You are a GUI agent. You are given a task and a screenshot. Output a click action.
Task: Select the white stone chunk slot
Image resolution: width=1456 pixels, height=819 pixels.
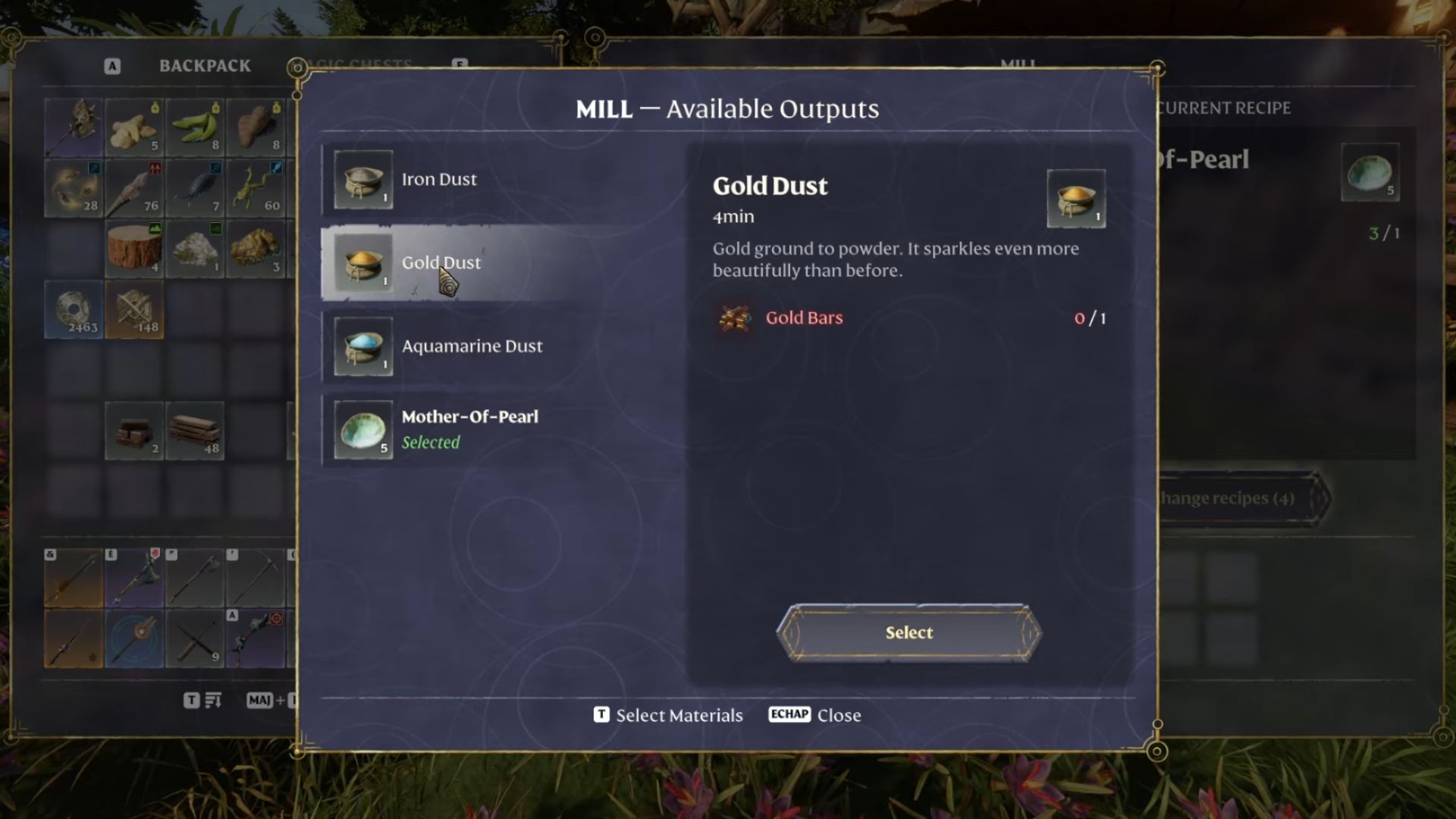point(195,249)
